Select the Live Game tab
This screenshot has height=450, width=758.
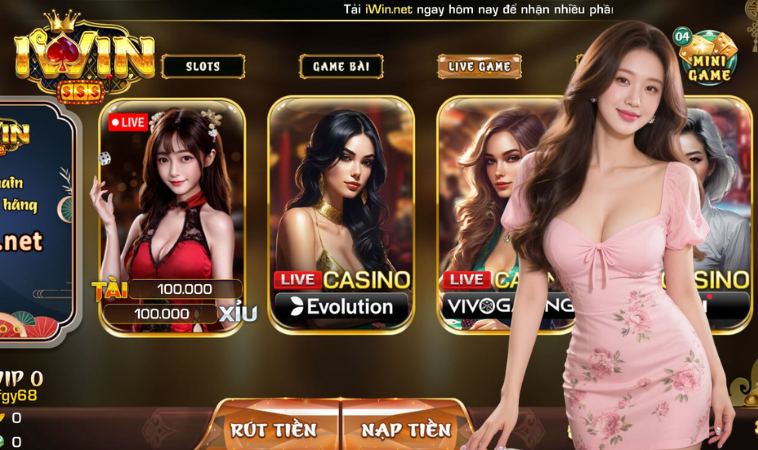479,67
